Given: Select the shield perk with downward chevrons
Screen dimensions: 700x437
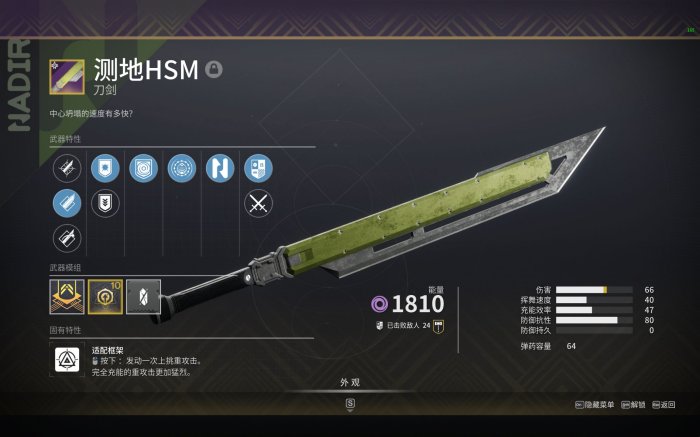Looking at the screenshot, I should (104, 203).
